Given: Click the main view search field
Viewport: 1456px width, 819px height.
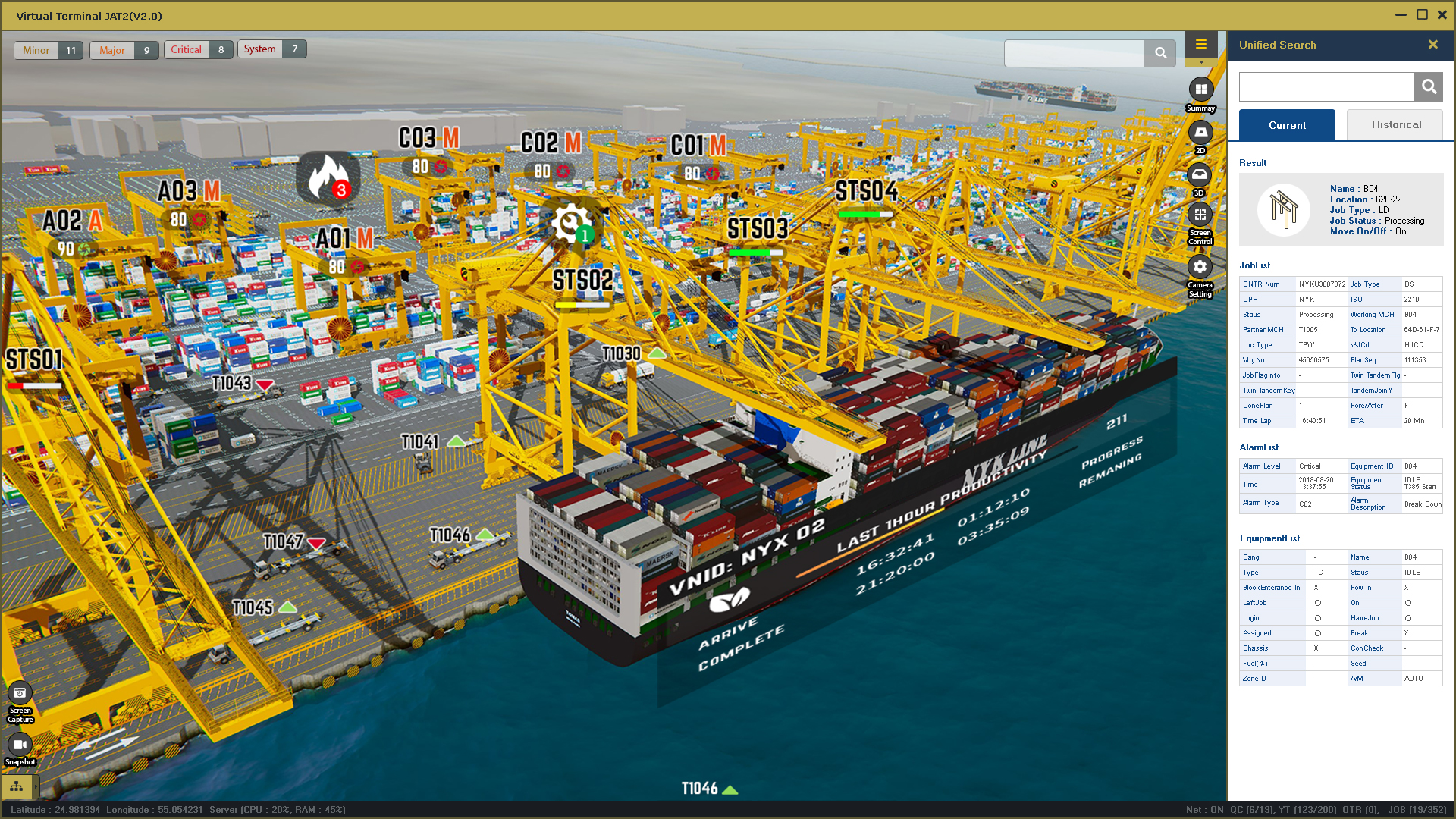Looking at the screenshot, I should pyautogui.click(x=1074, y=53).
